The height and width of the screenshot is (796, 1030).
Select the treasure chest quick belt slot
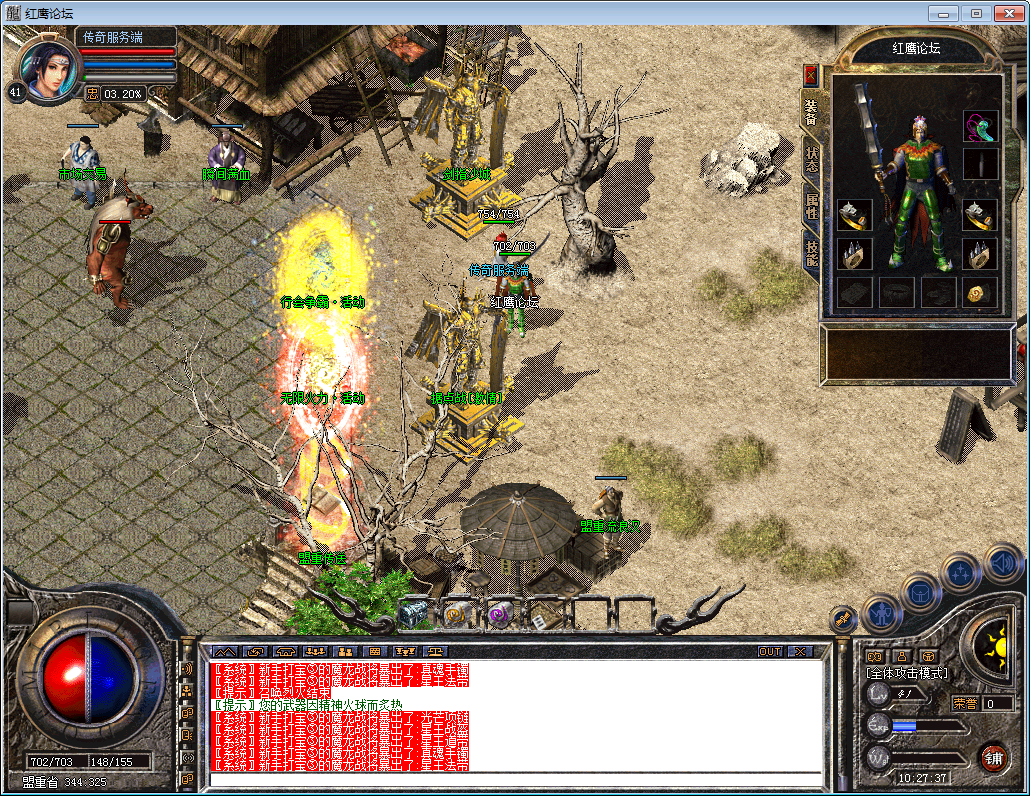coord(413,613)
